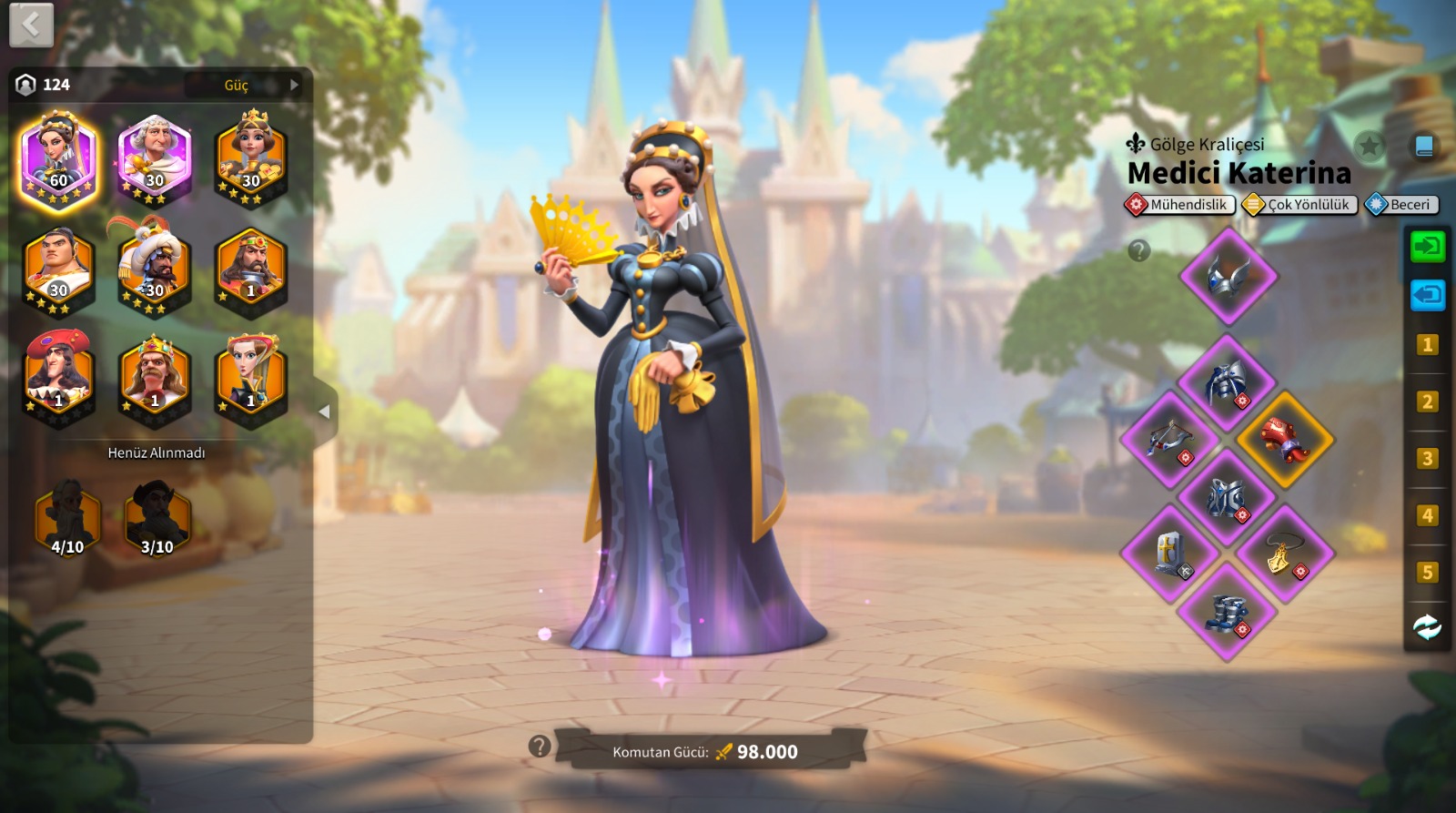Viewport: 1456px width, 813px height.
Task: Collapse the commander list panel arrow
Action: 324,412
